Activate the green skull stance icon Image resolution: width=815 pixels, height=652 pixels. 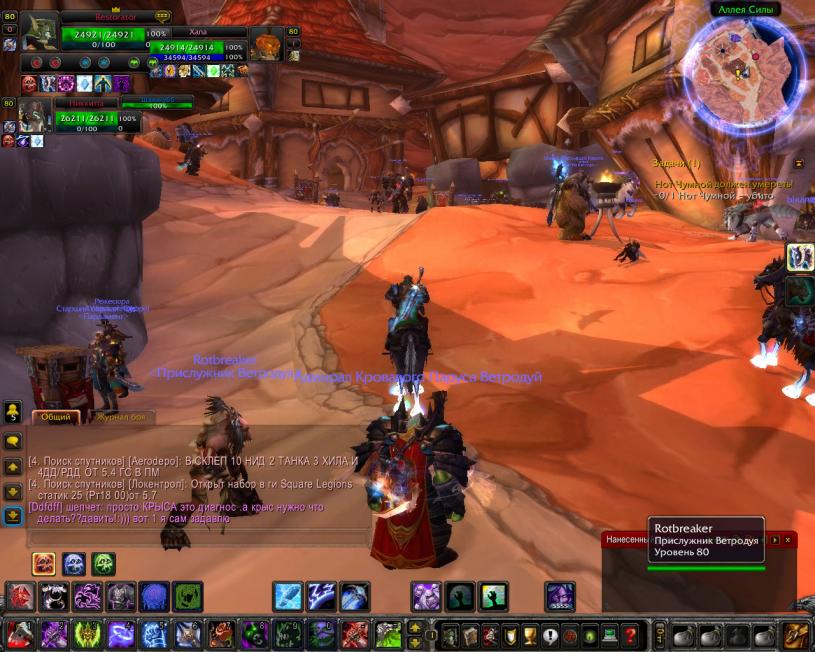tap(104, 564)
